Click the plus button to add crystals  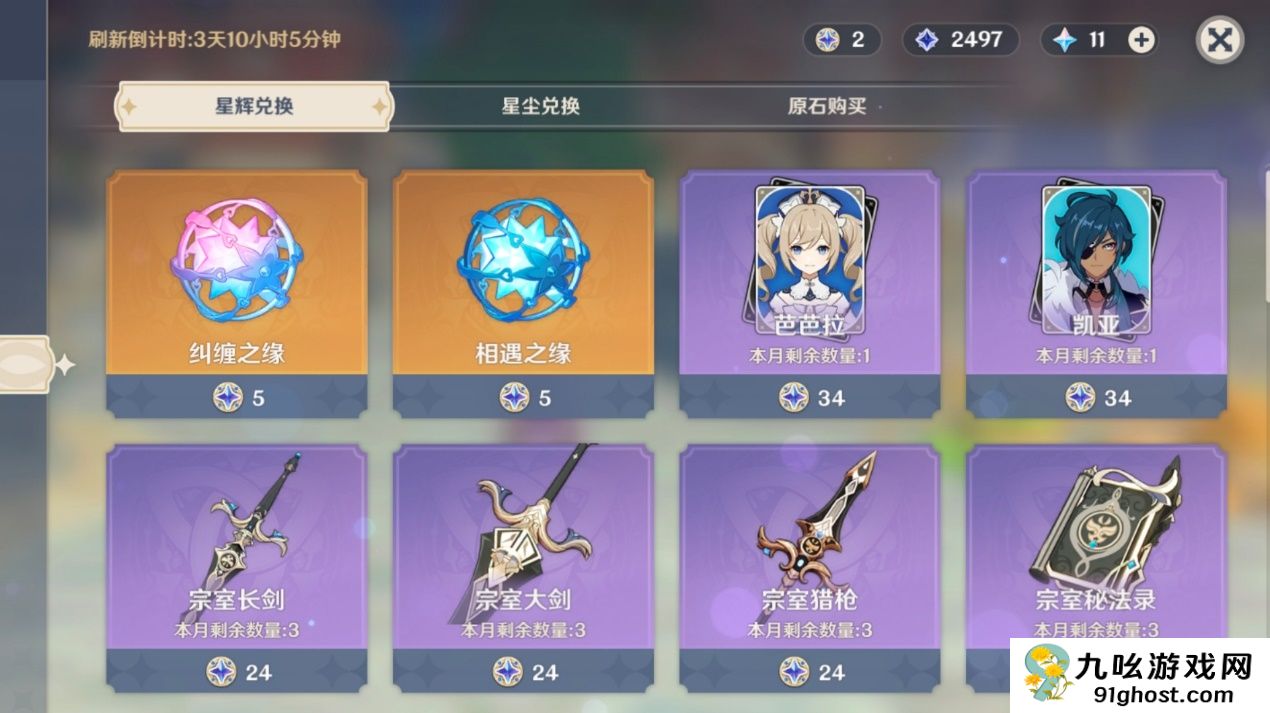pyautogui.click(x=1141, y=40)
